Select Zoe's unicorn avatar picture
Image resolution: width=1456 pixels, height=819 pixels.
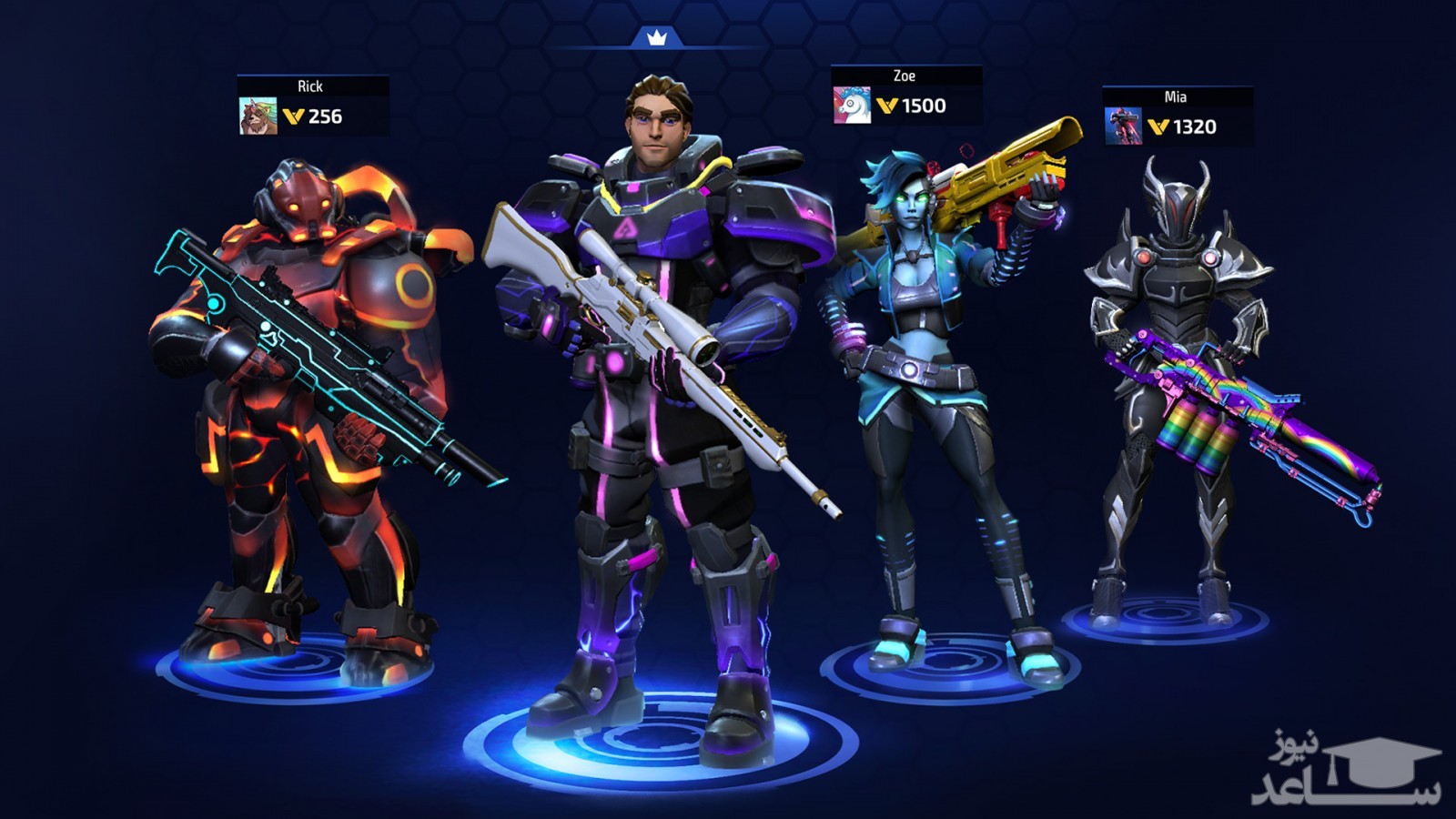pos(852,106)
